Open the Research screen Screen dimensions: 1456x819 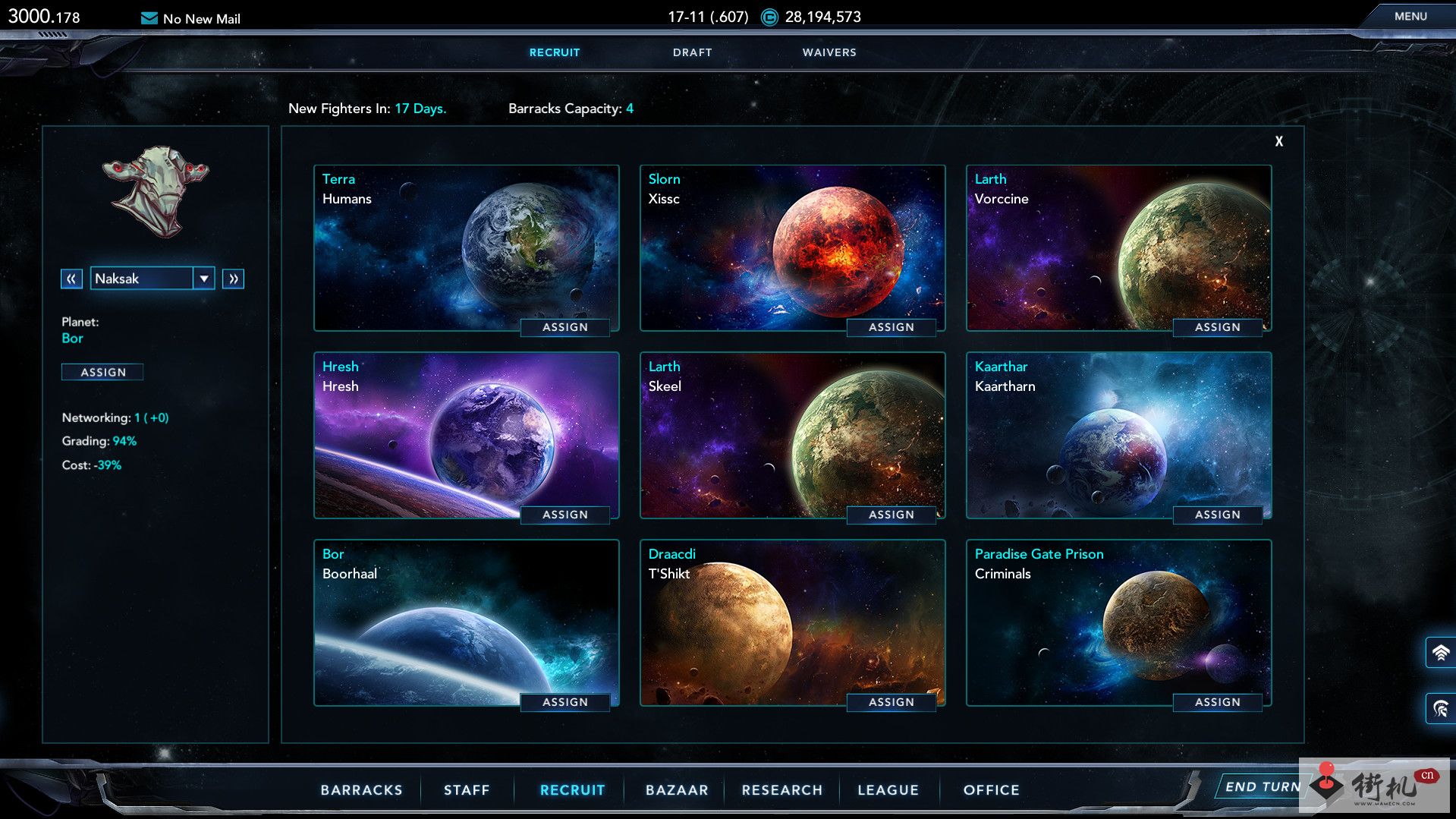point(782,790)
